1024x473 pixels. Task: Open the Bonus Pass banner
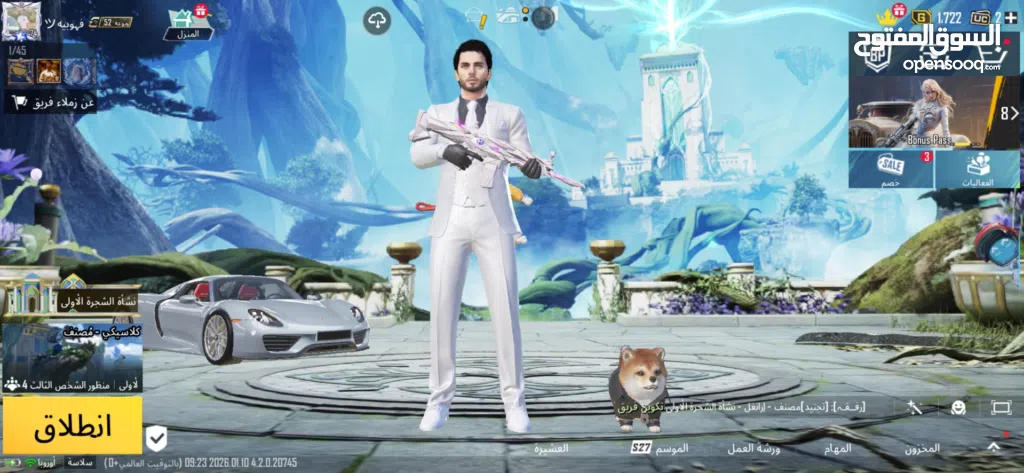point(918,113)
